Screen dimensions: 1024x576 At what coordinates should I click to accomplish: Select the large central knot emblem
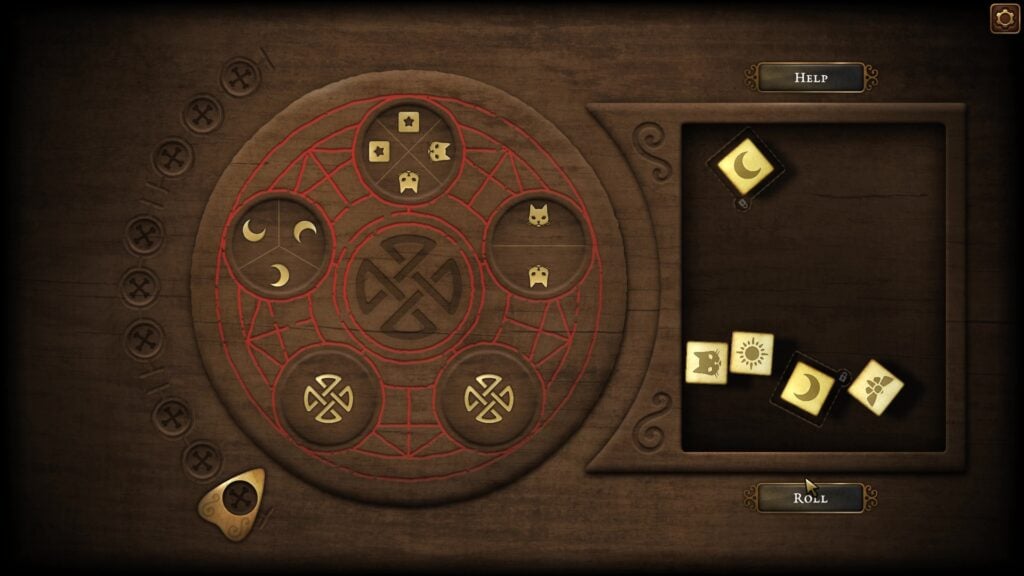tap(409, 285)
